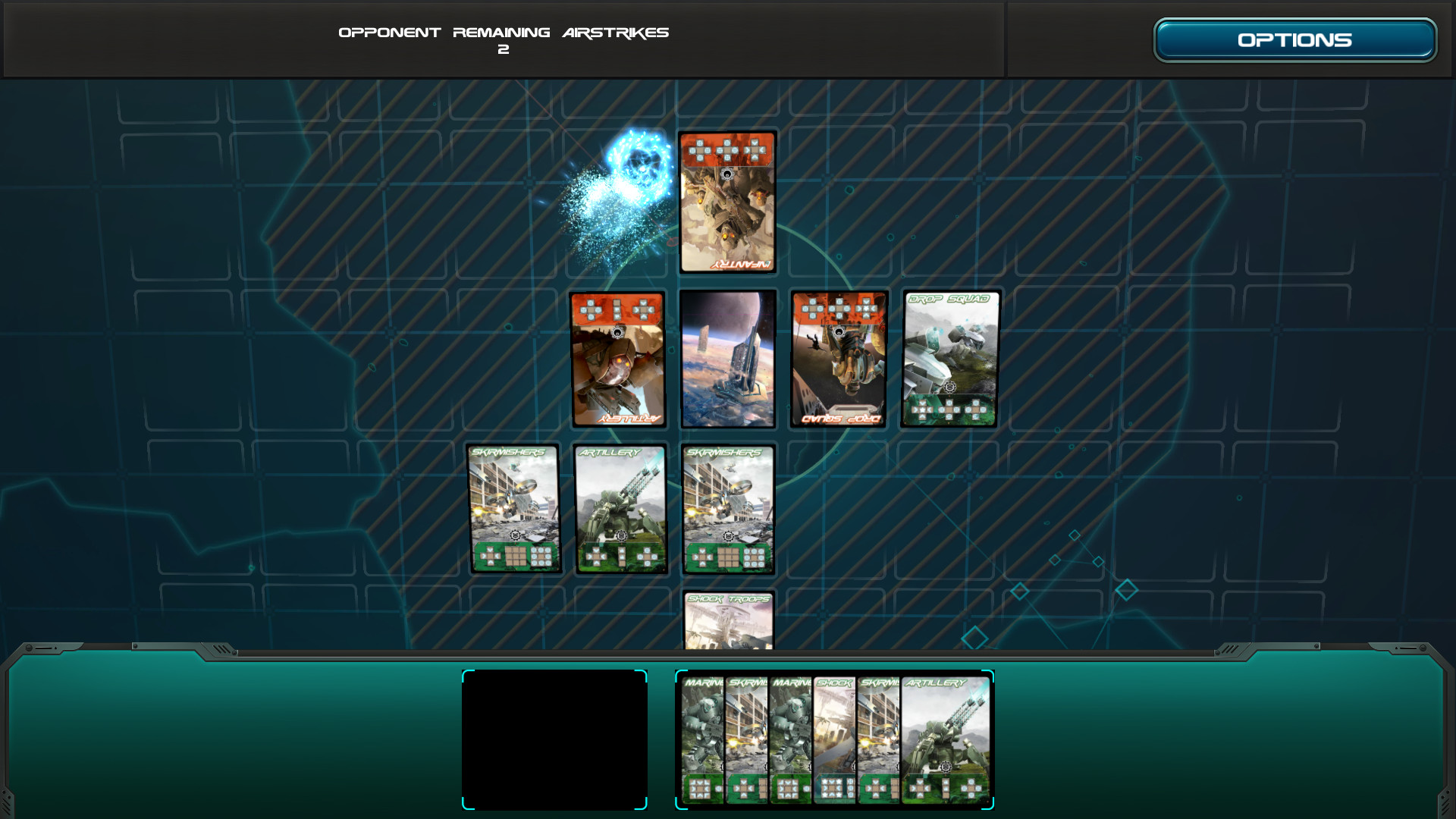Click the gear icon on the Drop Squad card

(950, 387)
